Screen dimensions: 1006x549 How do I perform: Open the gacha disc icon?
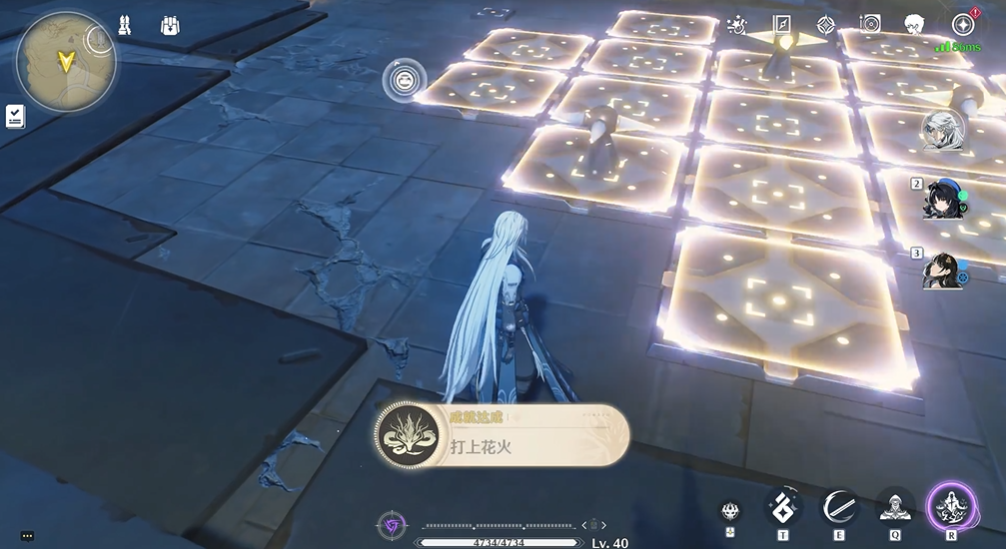(870, 25)
